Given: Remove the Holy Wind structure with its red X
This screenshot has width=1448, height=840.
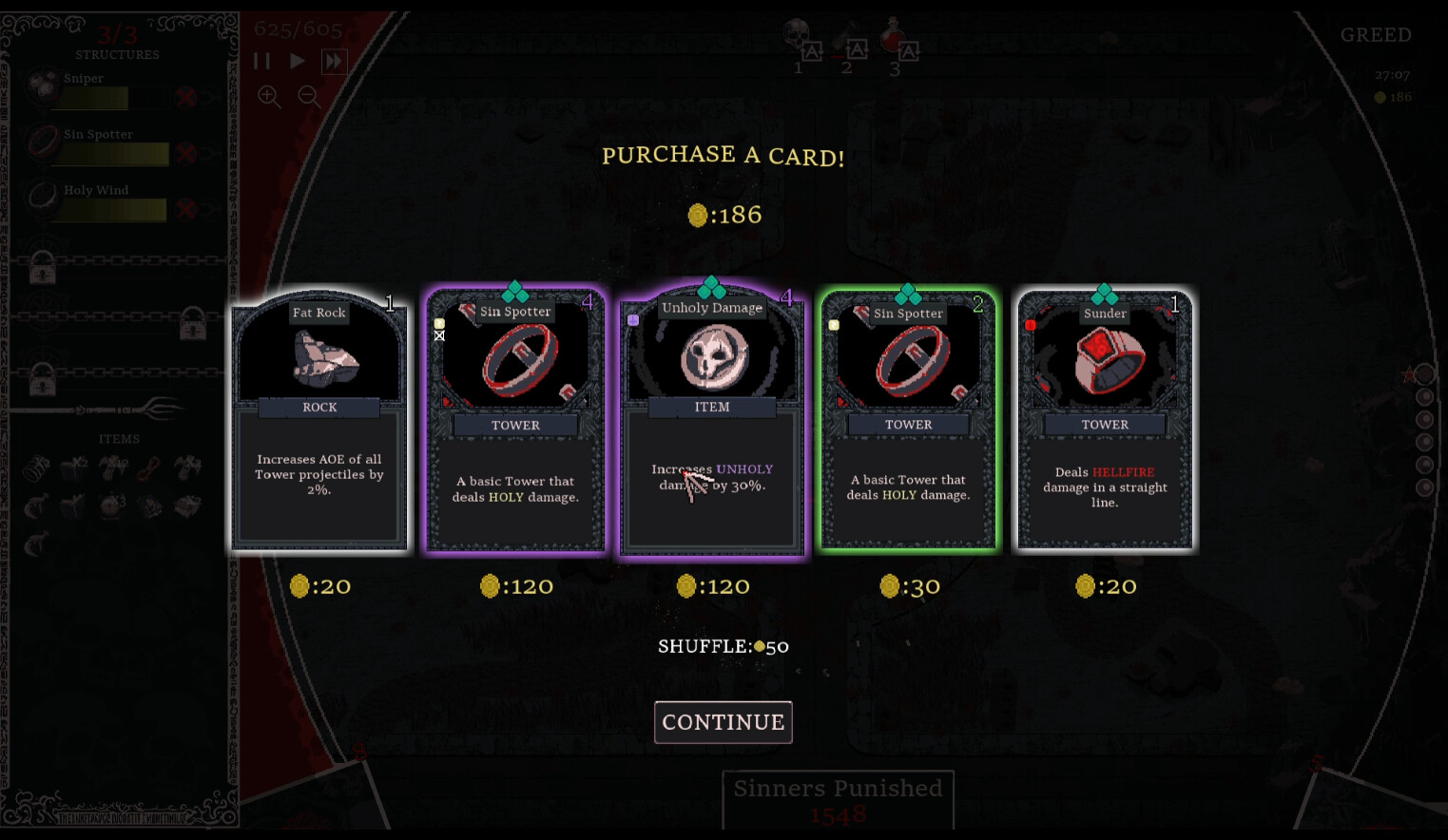Looking at the screenshot, I should click(186, 209).
